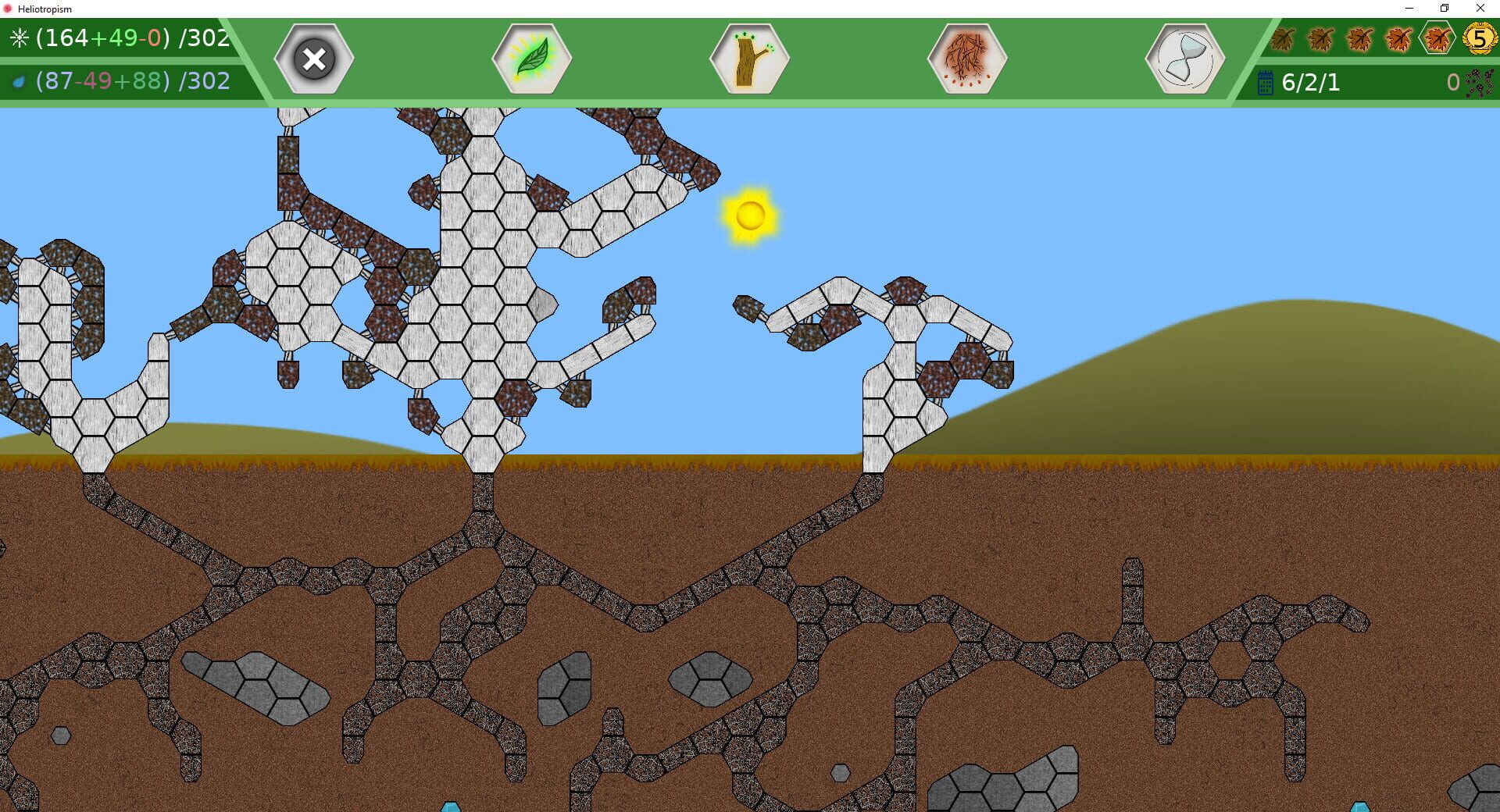
Task: Click the seed particles icon beside the zero
Action: (x=1480, y=84)
